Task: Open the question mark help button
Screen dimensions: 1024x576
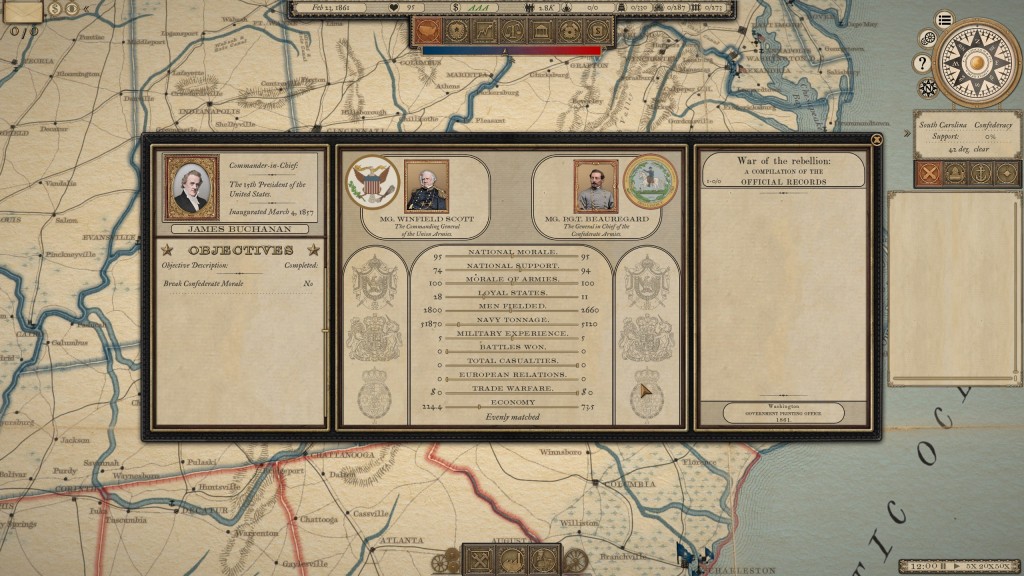Action: (x=922, y=63)
